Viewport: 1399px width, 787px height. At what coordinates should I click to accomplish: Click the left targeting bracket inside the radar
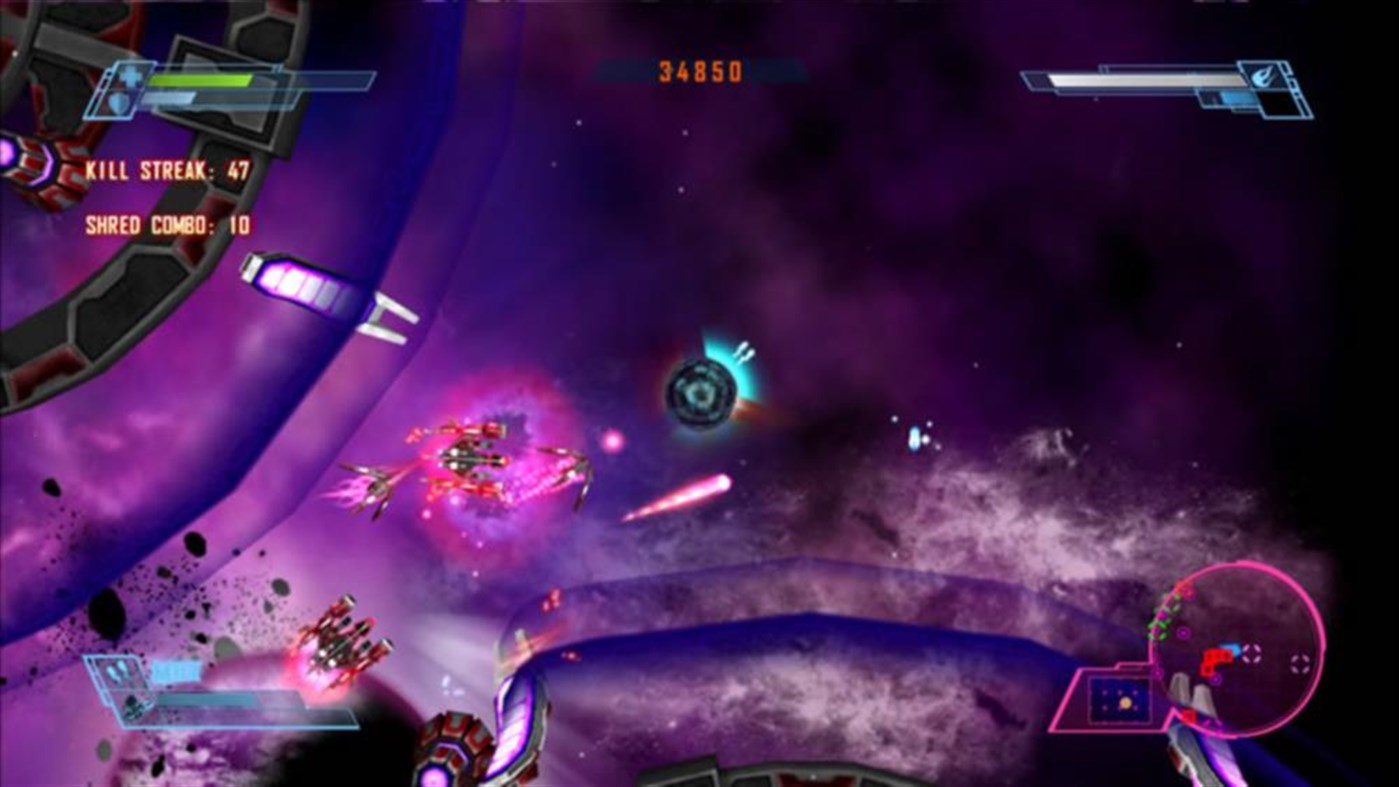click(1251, 653)
